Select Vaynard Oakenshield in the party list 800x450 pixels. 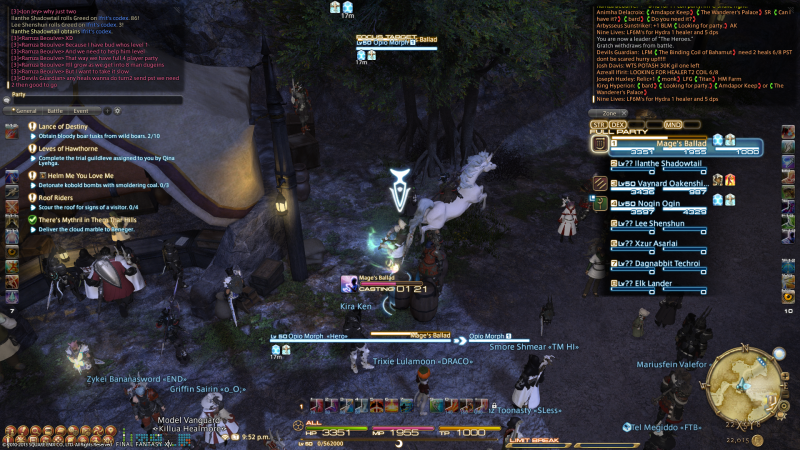(668, 186)
